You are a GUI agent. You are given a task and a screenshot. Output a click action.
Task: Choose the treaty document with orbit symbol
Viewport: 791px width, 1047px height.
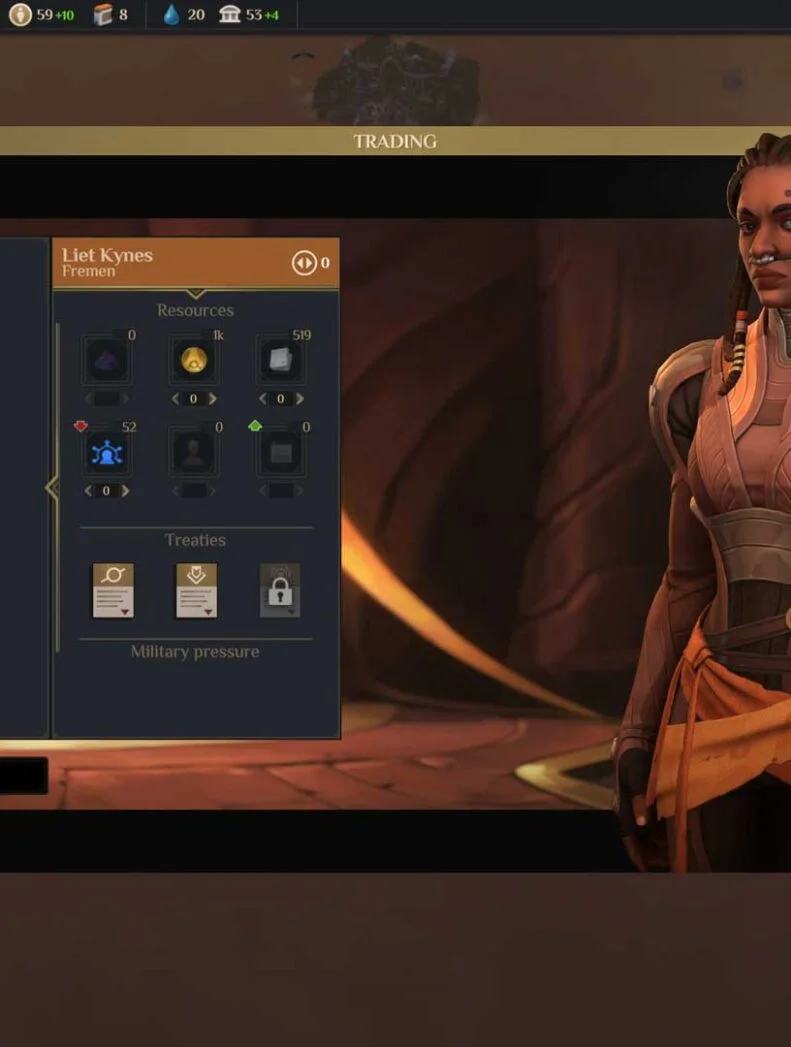(x=113, y=590)
